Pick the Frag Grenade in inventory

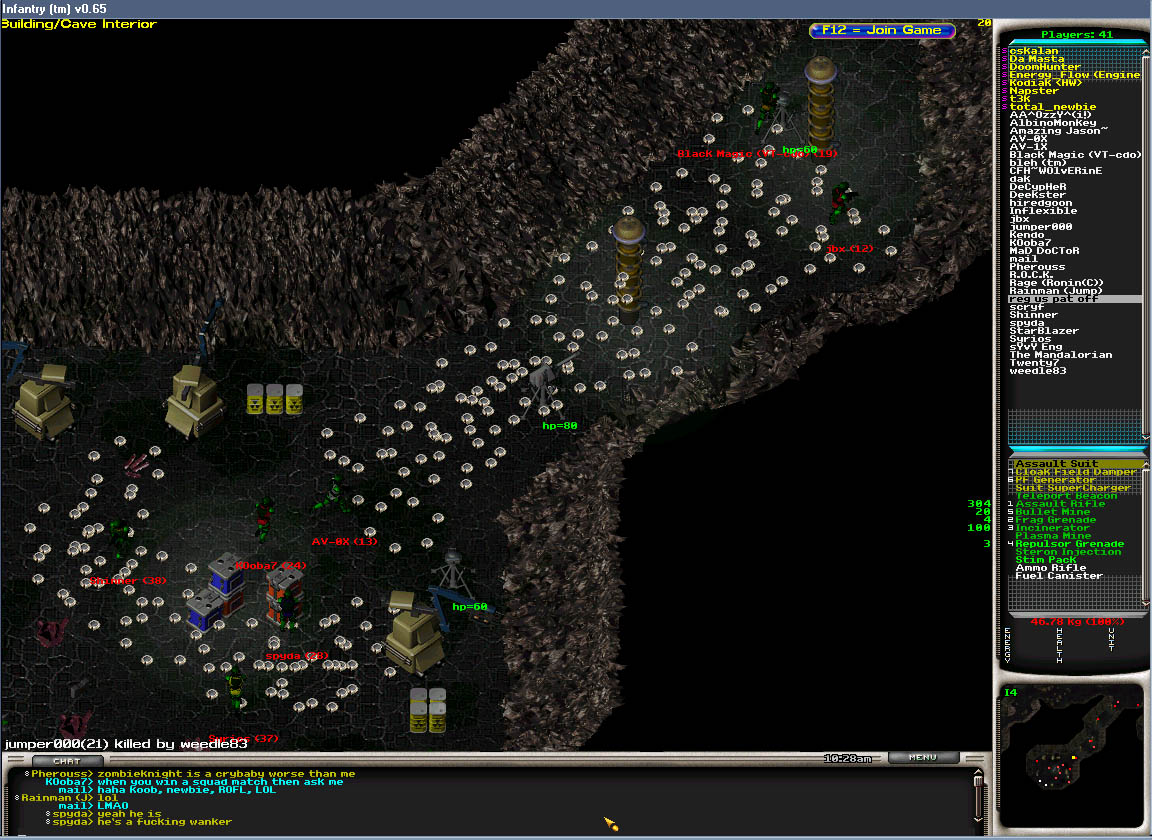click(1056, 520)
